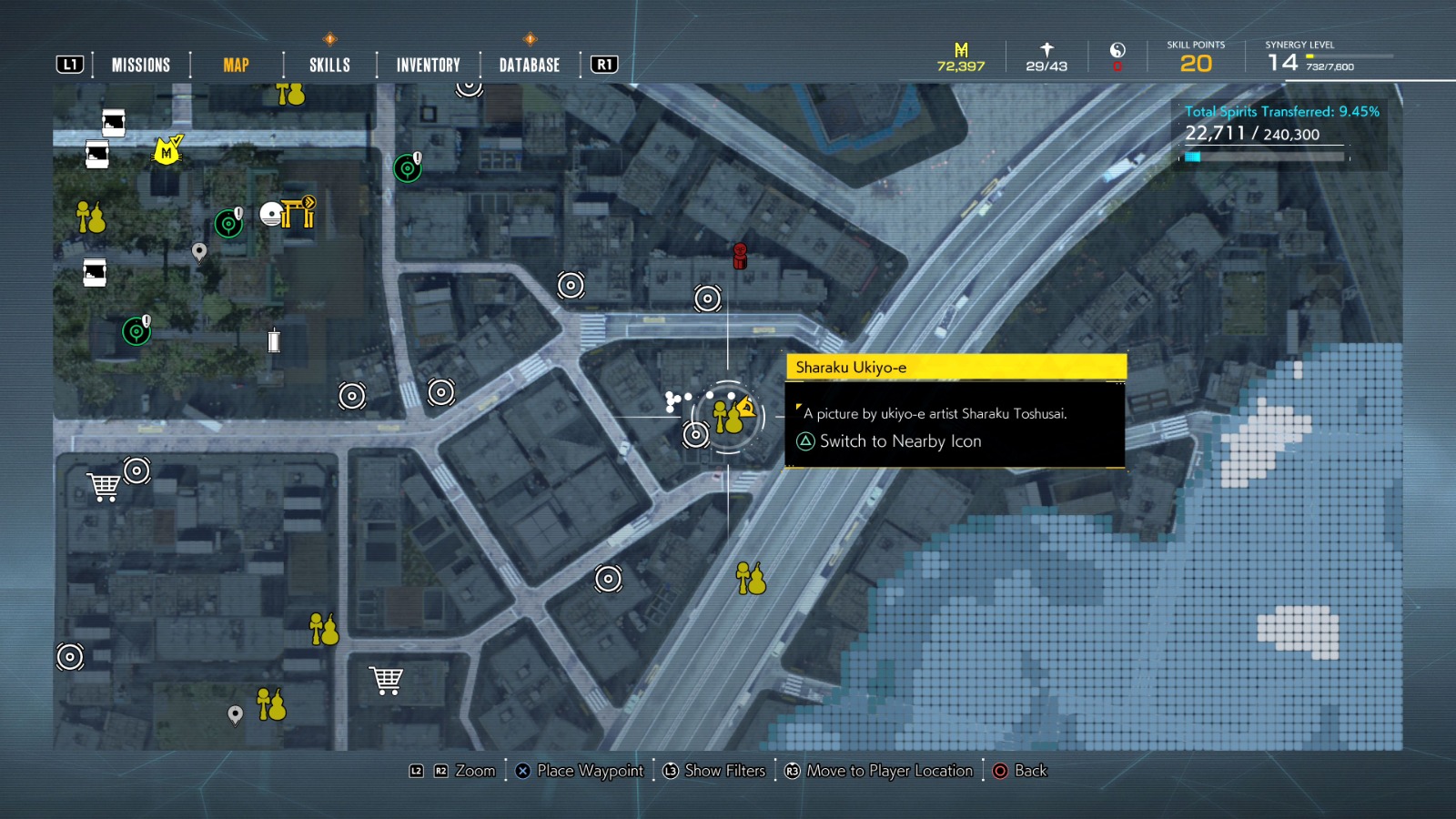
Task: Click the shopping cart shop icon near bottom
Action: click(x=387, y=677)
